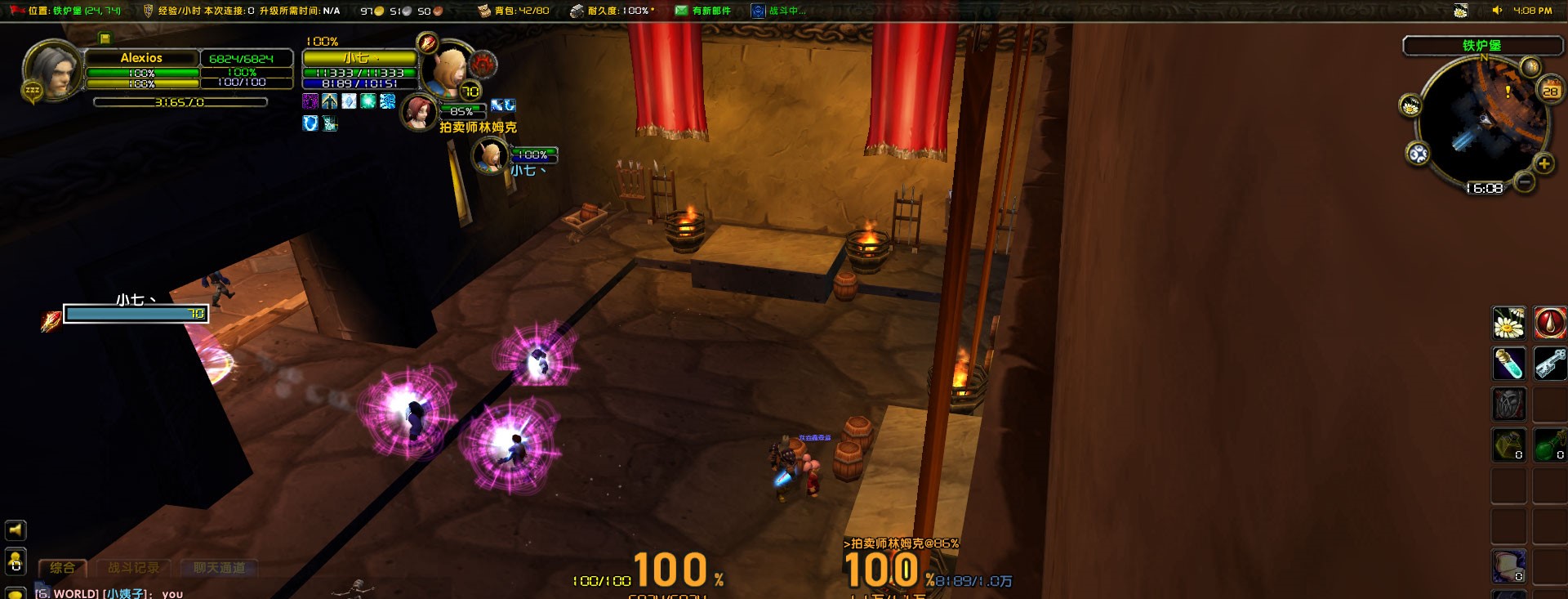Open the 聊天通道 chat tab

[x=219, y=567]
